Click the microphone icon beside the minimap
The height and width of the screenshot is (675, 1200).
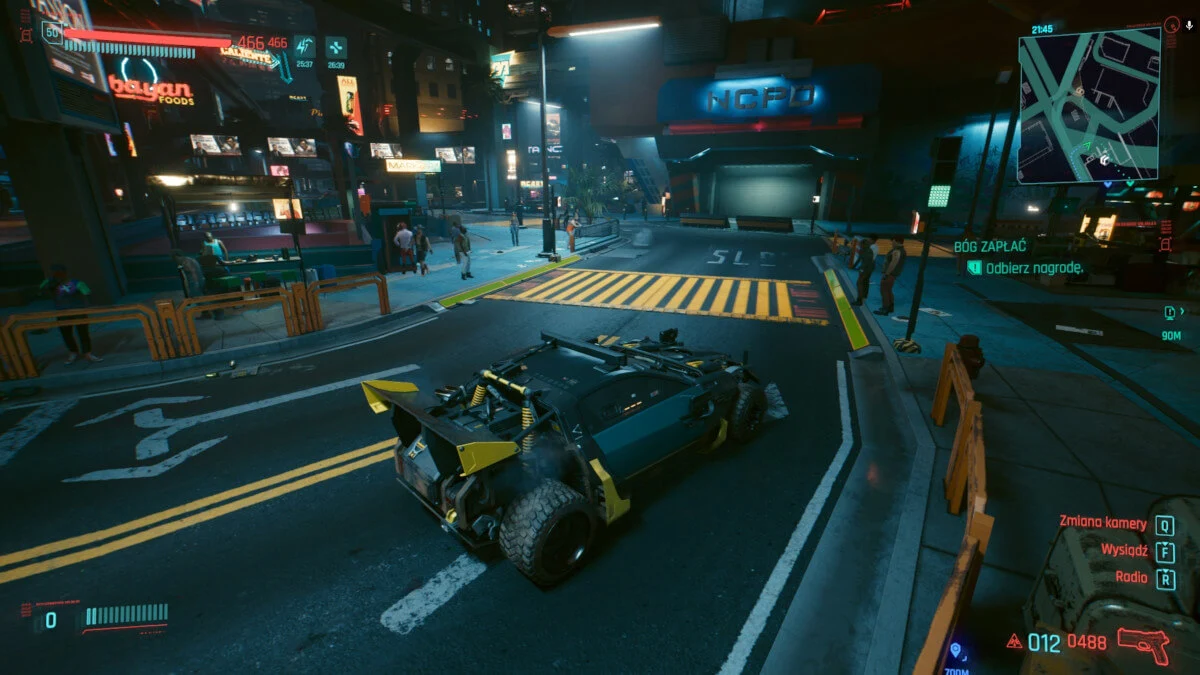1188,24
